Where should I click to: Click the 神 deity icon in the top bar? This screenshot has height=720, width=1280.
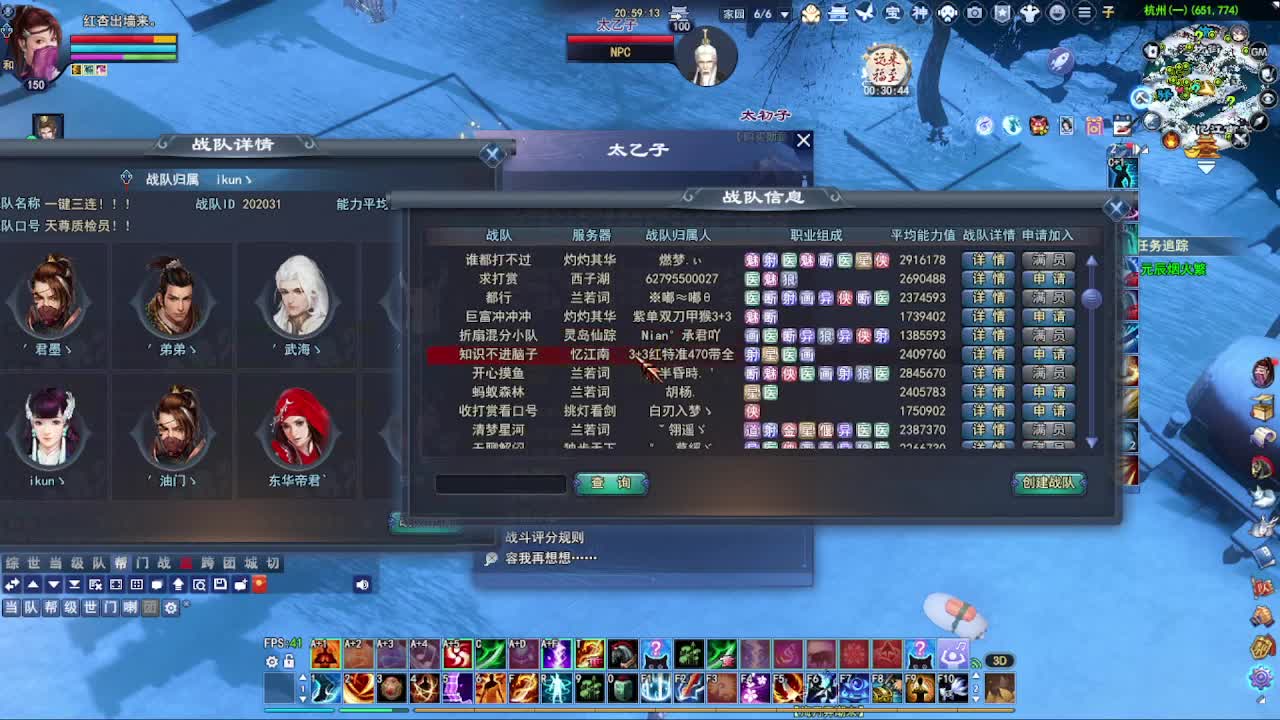922,13
